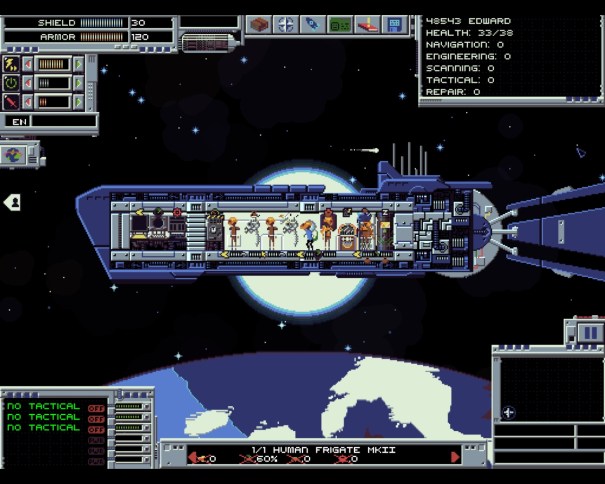Open the navigation compass screen

pos(286,24)
